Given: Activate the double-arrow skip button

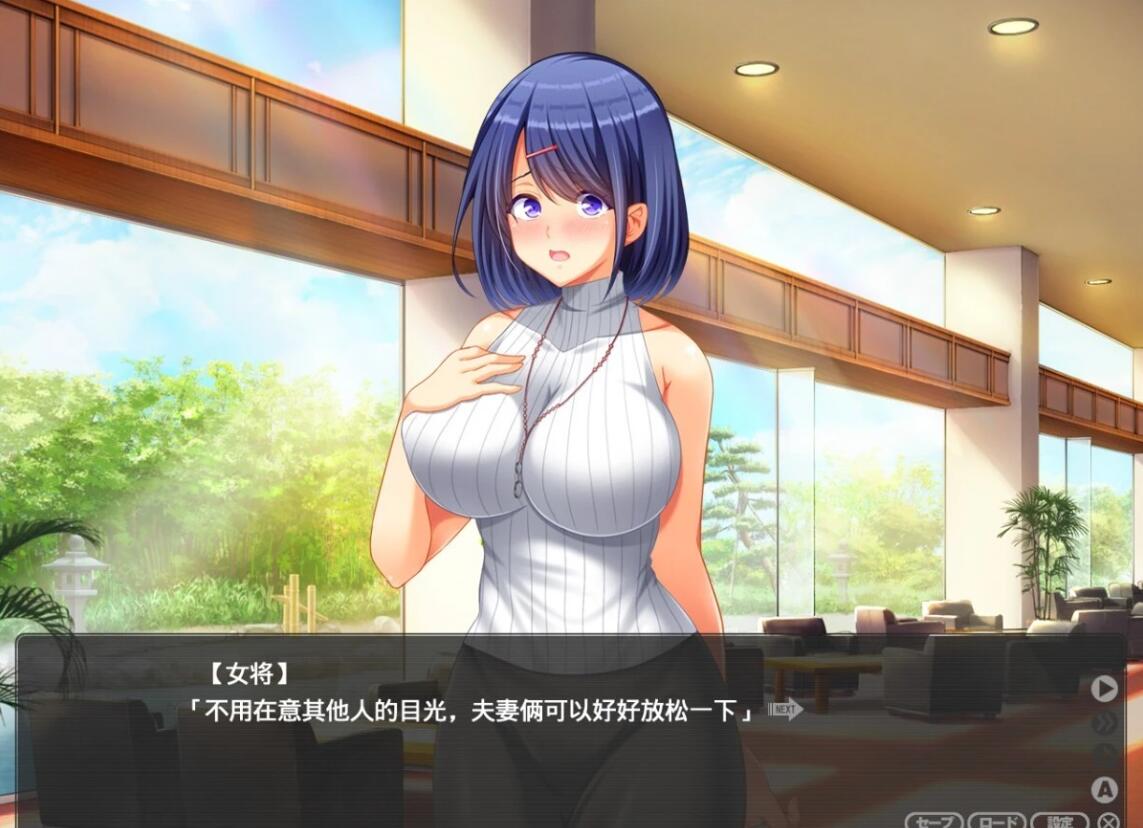Looking at the screenshot, I should coord(1104,722).
